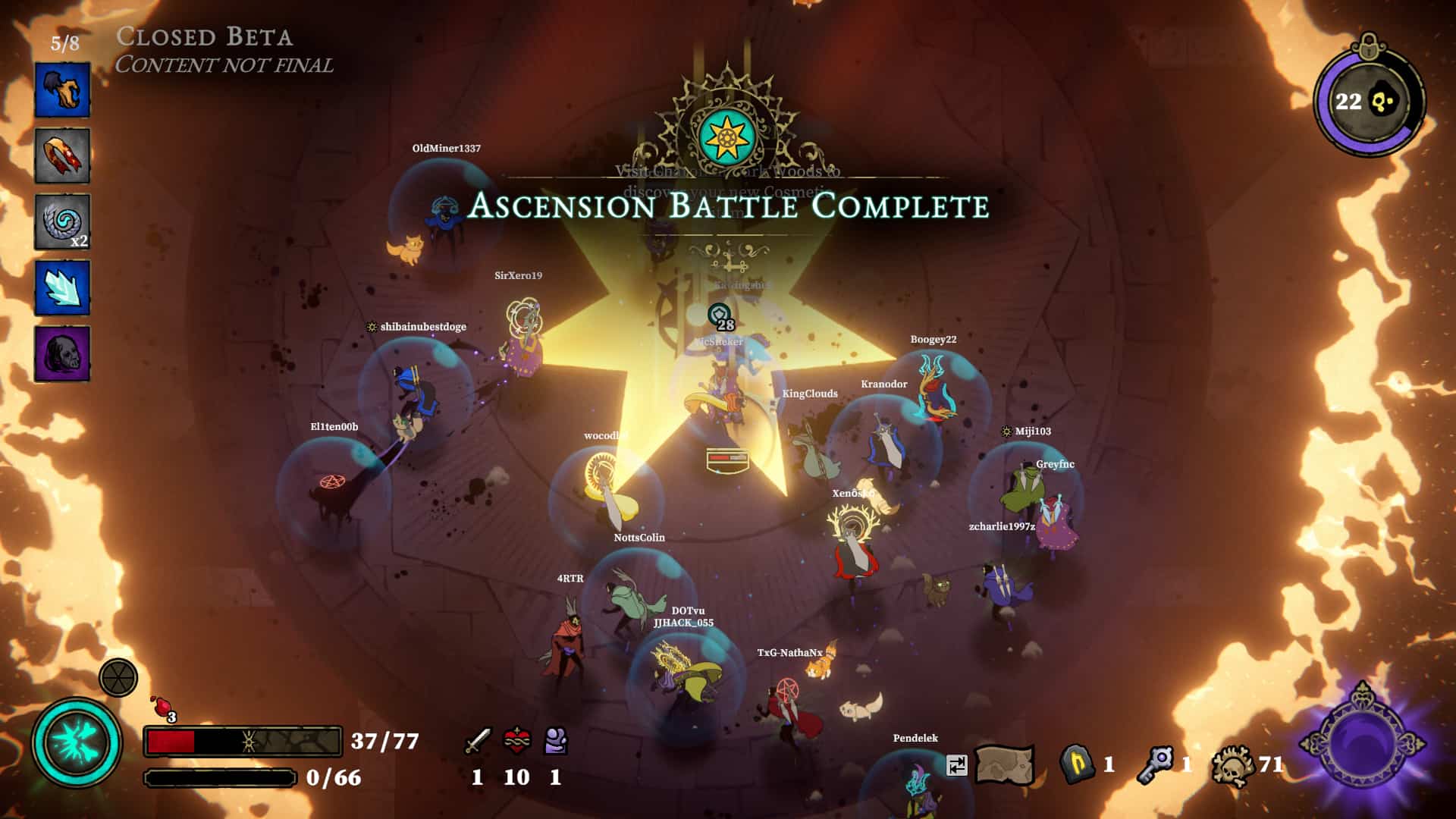This screenshot has height=819, width=1456.
Task: Use the red health potion
Action: pos(162,707)
